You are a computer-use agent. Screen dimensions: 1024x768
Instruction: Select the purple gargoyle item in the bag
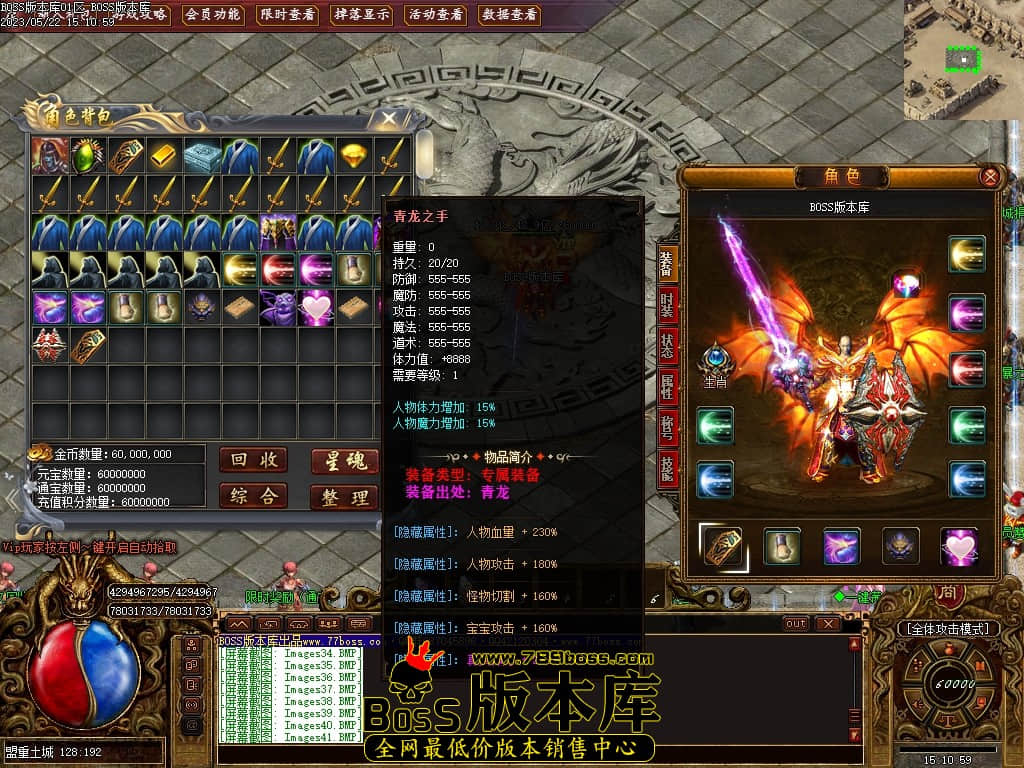277,308
